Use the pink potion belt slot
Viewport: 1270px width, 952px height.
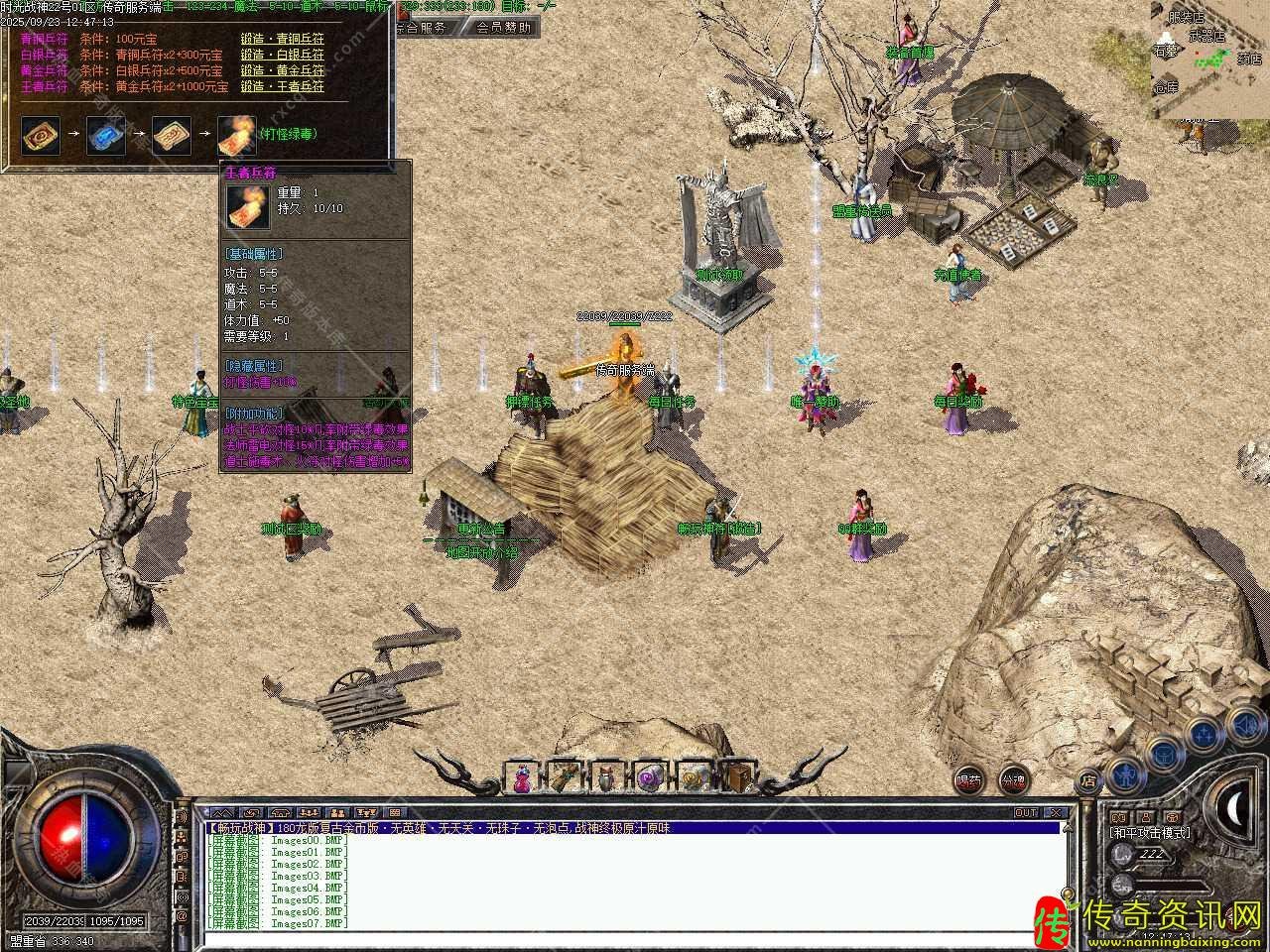(x=522, y=776)
